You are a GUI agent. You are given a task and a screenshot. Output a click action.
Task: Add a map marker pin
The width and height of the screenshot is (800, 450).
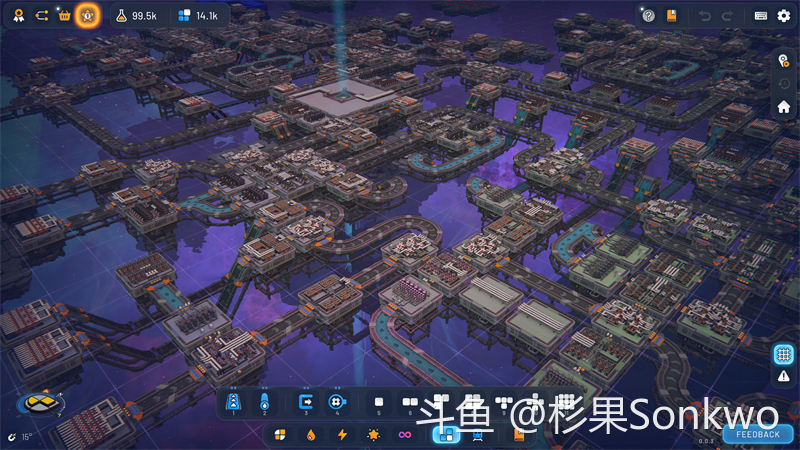[784, 59]
